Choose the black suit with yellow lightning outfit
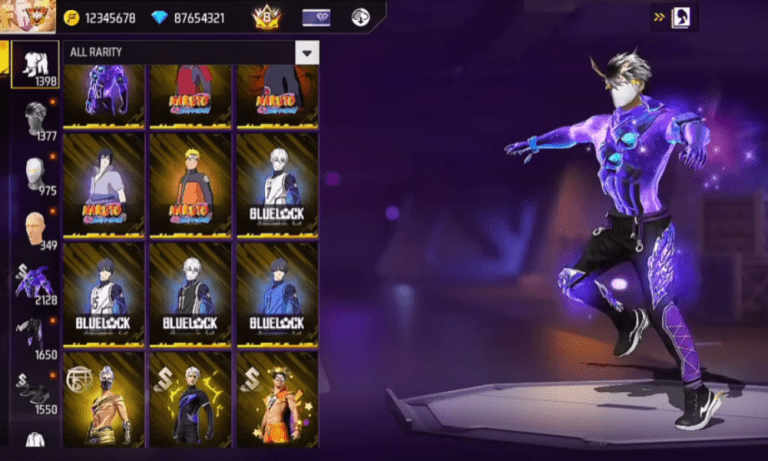 coord(190,399)
